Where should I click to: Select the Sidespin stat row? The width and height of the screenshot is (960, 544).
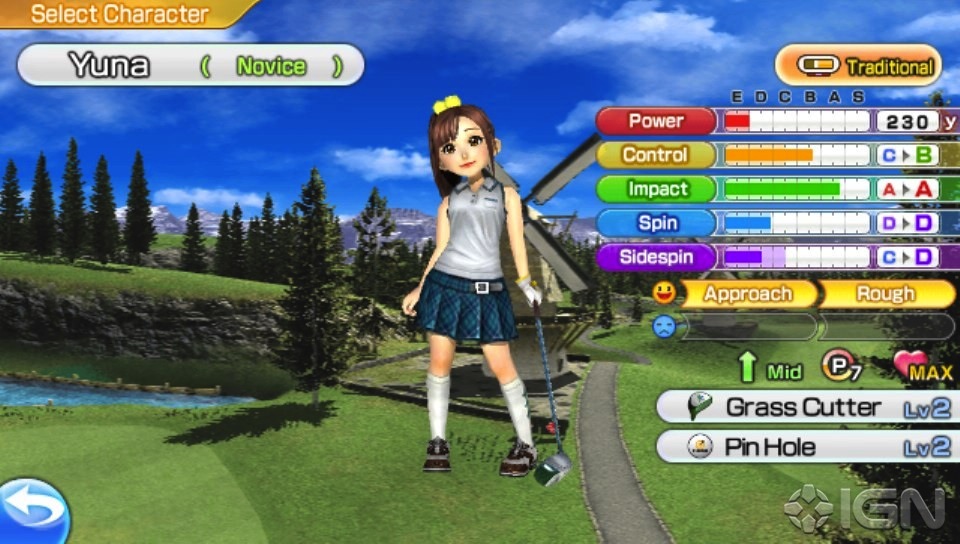click(x=656, y=257)
